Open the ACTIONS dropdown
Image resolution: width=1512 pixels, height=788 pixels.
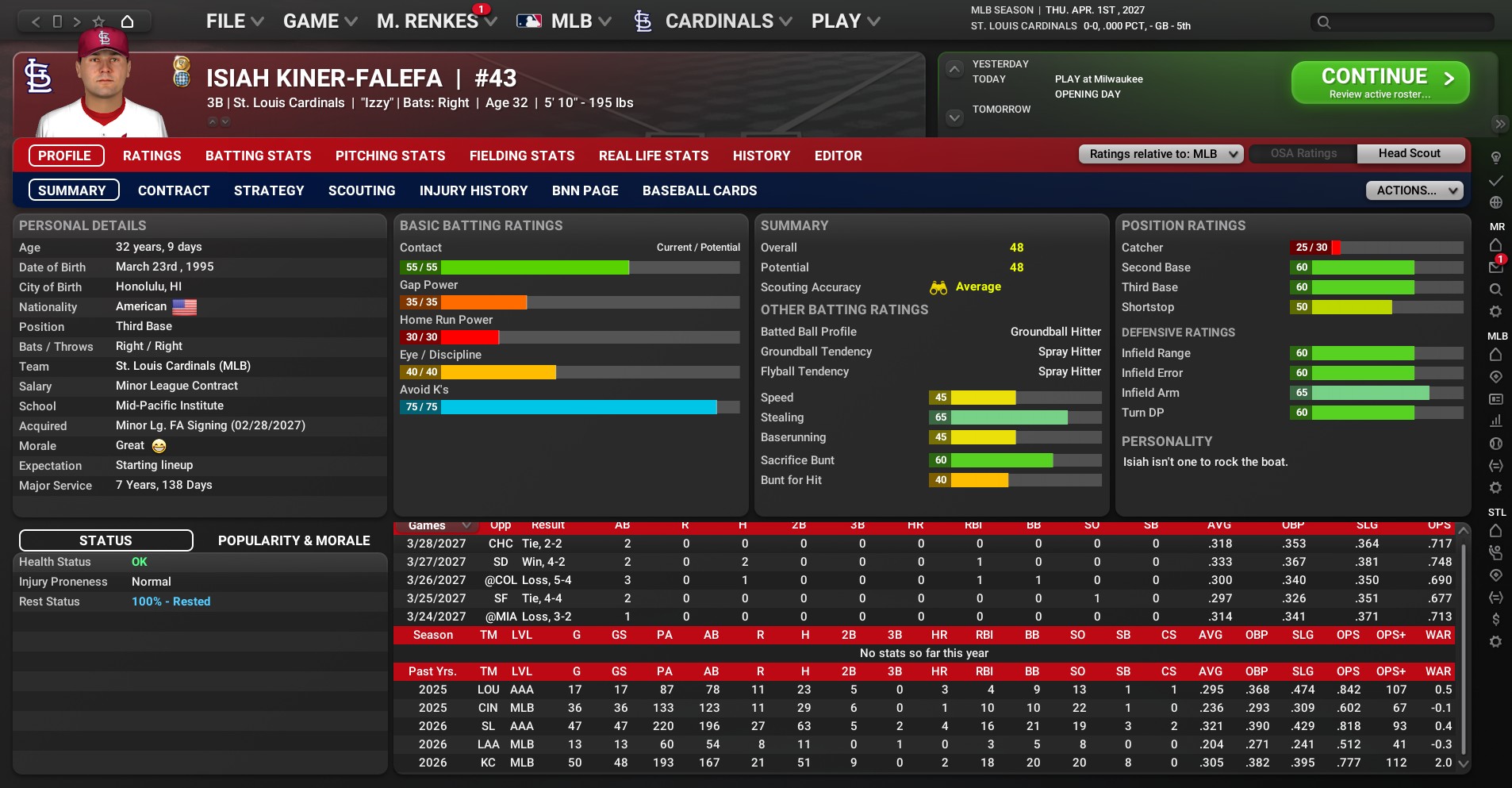pos(1413,190)
